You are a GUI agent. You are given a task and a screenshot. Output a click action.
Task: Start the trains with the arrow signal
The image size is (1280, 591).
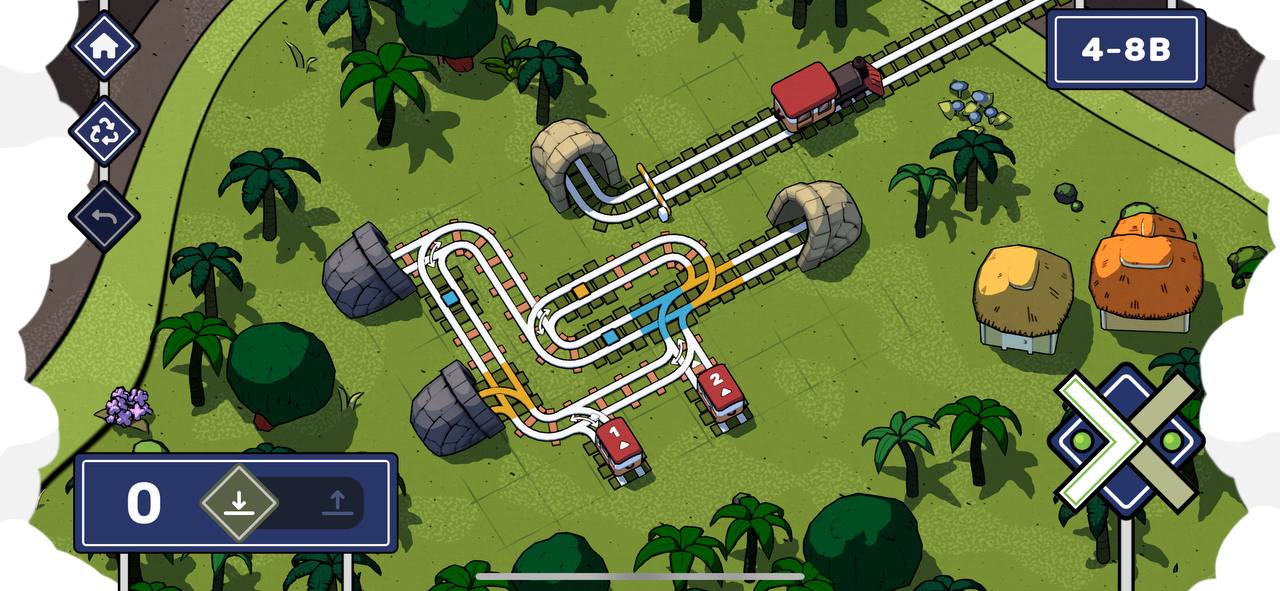(1126, 440)
